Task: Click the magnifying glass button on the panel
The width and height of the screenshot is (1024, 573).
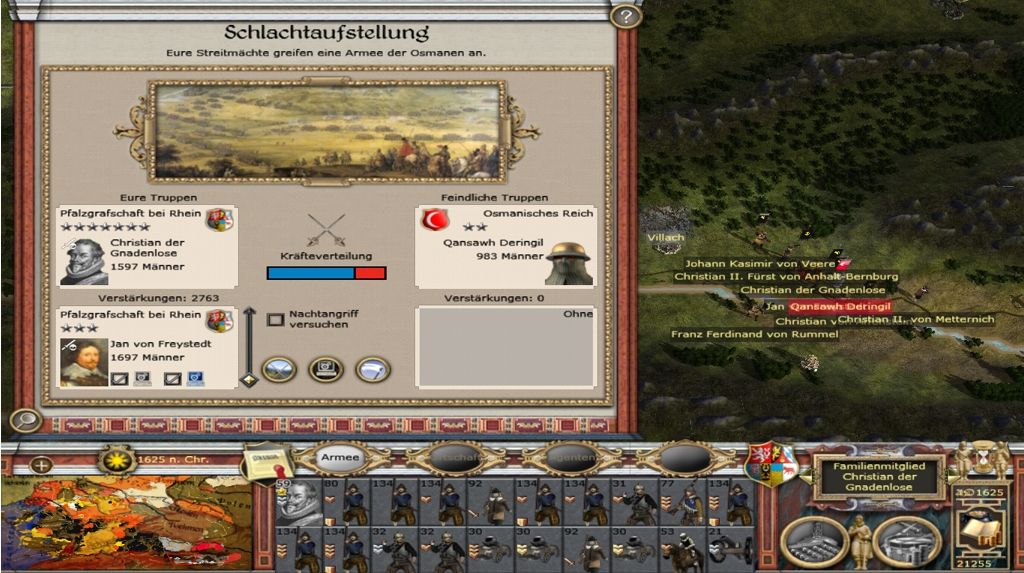Action: point(26,420)
